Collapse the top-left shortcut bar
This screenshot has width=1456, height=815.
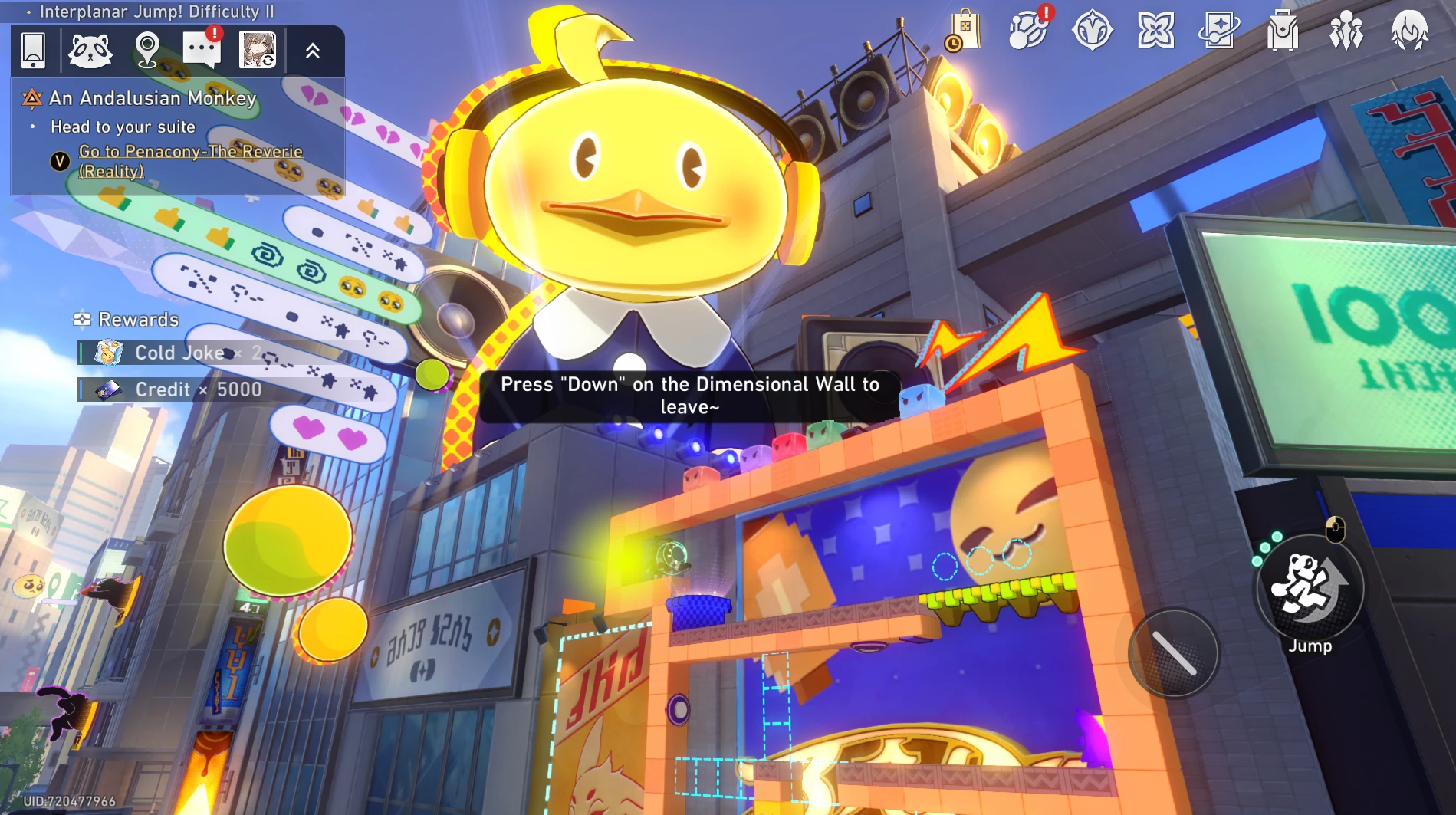point(313,51)
